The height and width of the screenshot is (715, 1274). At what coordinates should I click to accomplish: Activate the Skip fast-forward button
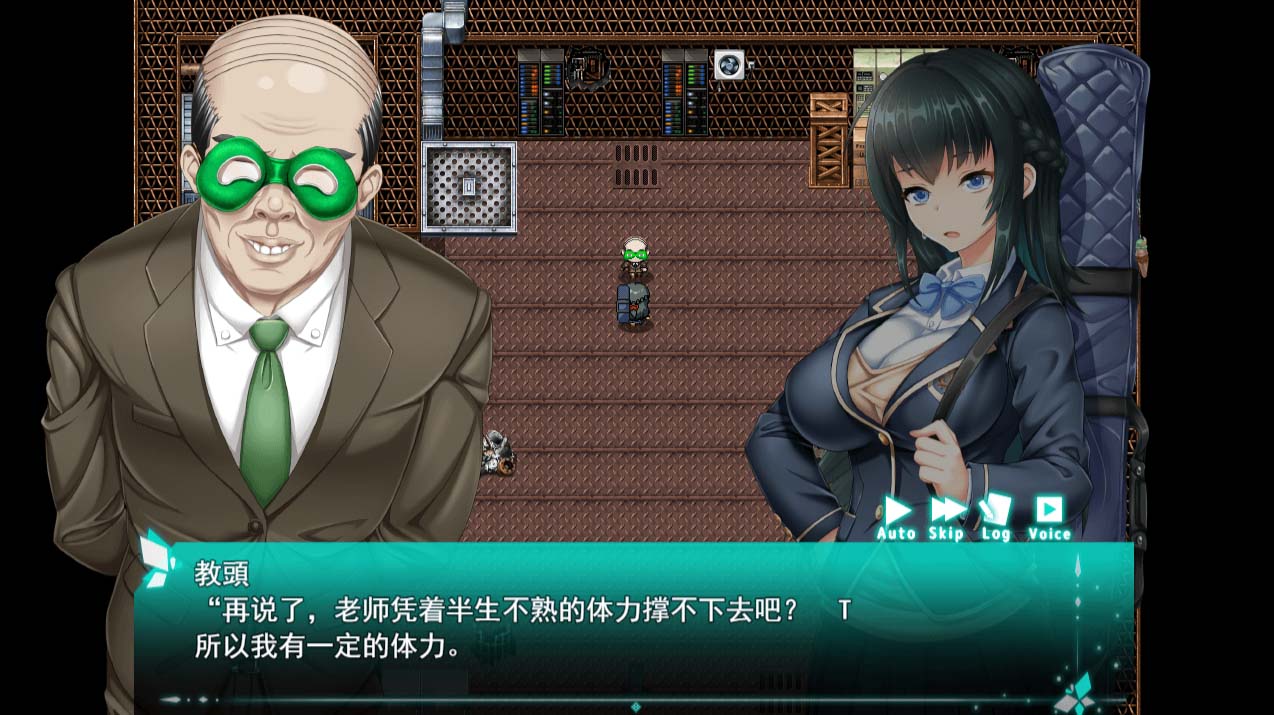(x=946, y=515)
